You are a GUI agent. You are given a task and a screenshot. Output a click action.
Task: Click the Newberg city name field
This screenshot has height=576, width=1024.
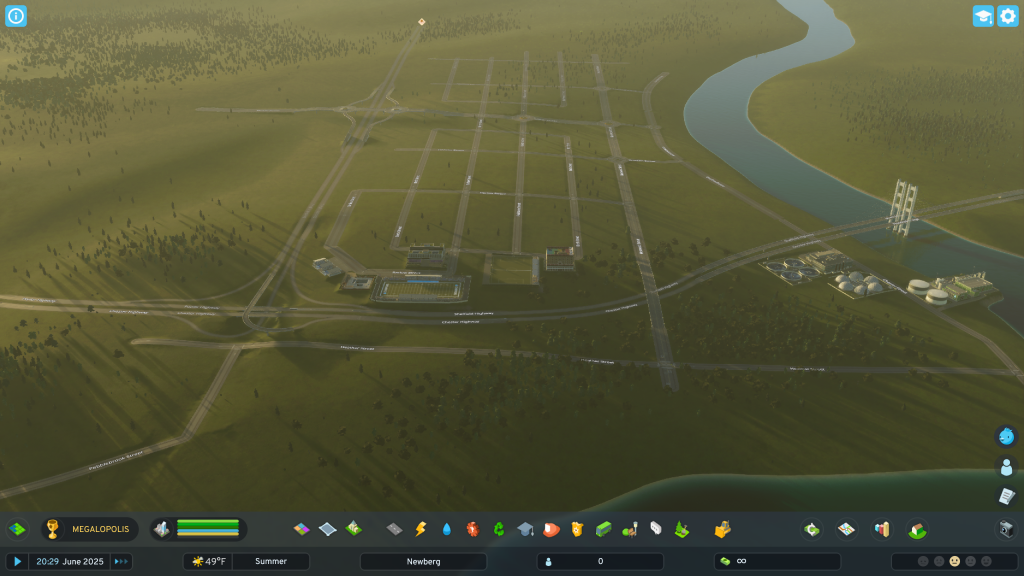click(423, 562)
